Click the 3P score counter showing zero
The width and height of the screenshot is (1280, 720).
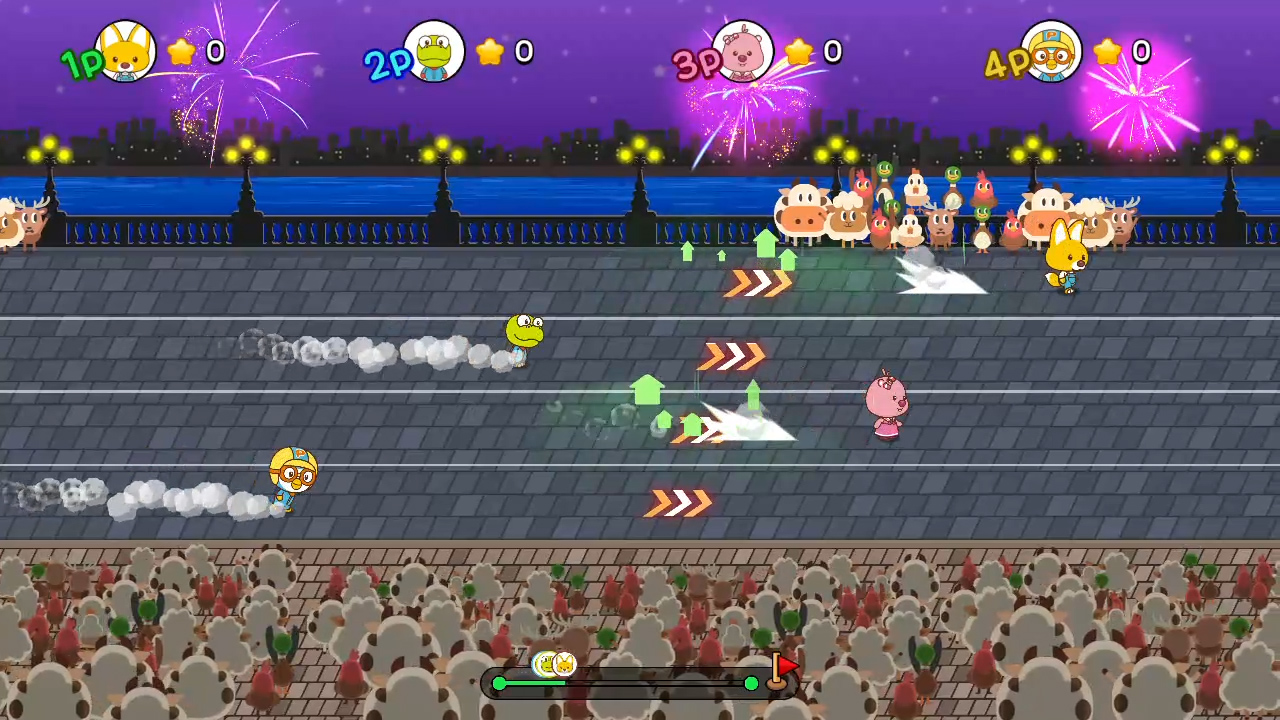(x=832, y=53)
